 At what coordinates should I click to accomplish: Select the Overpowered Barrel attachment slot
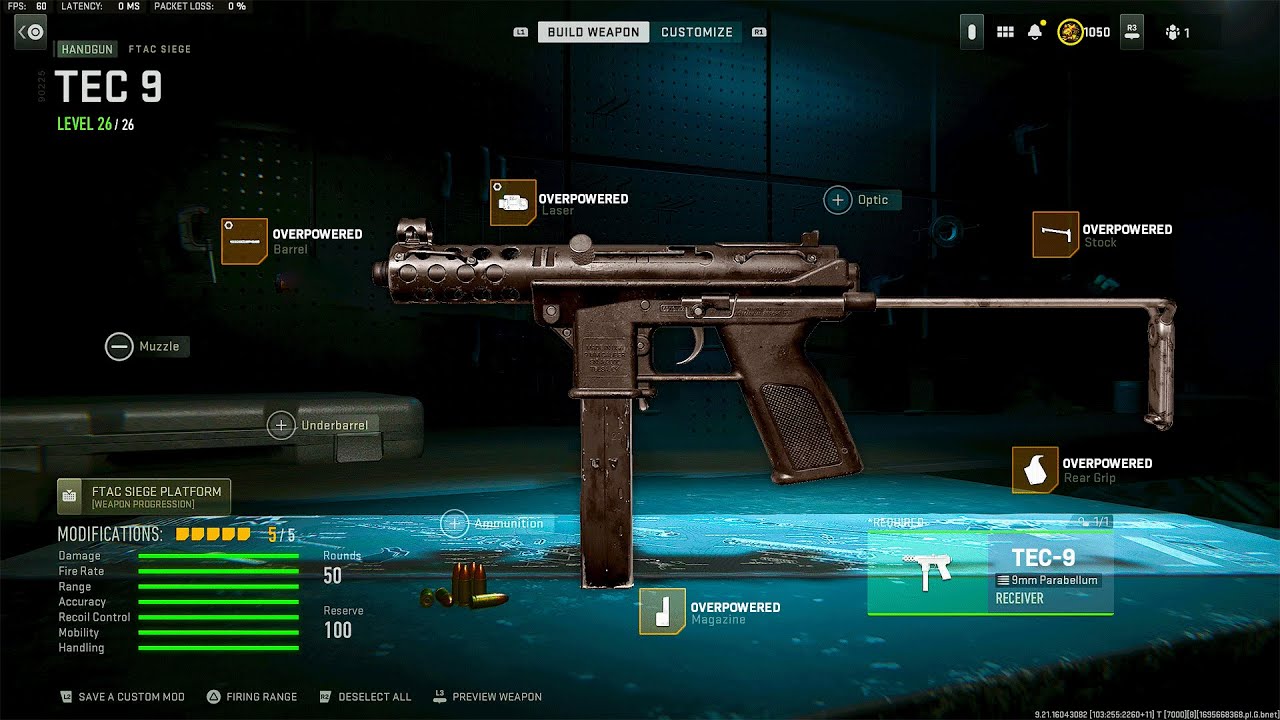coord(244,241)
